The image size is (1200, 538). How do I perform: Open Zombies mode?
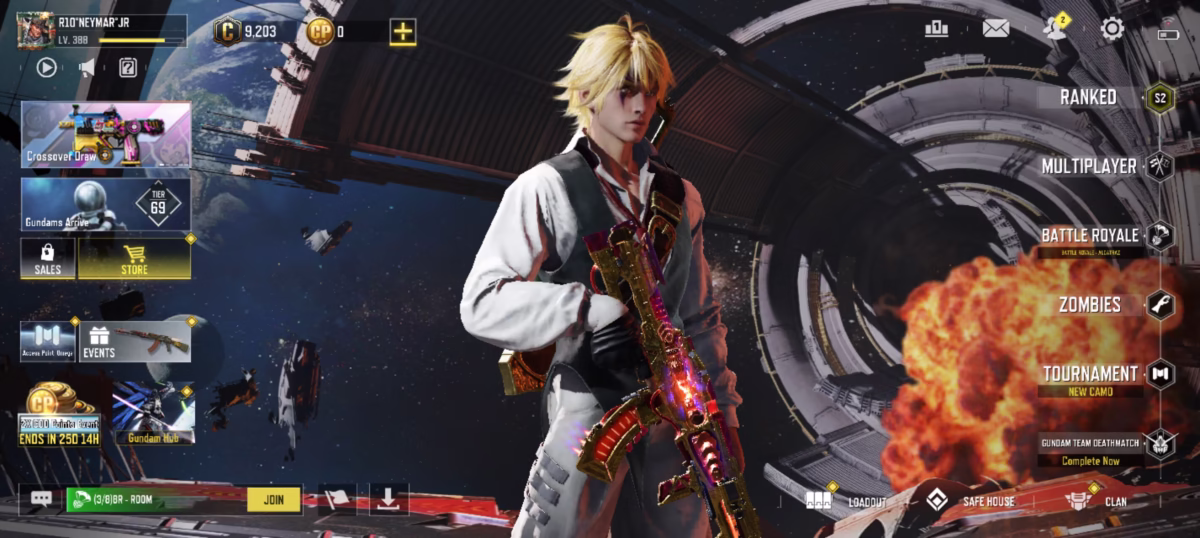pyautogui.click(x=1090, y=304)
